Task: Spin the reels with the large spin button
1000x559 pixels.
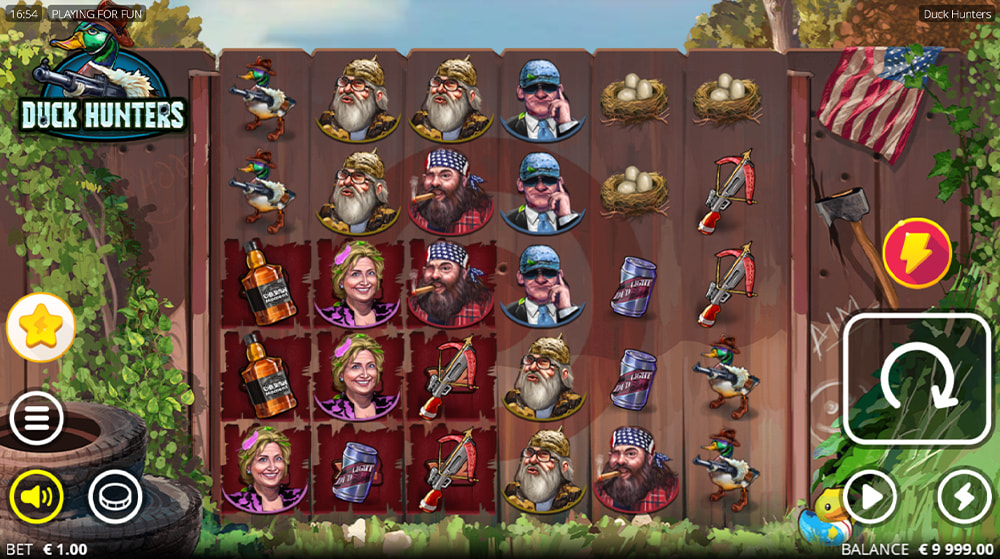Action: coord(917,379)
